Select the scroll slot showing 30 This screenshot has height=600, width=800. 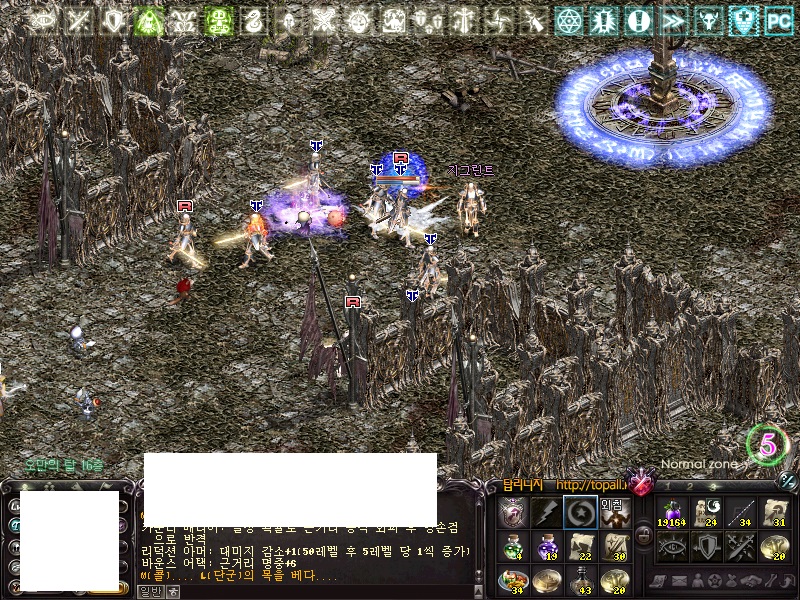(613, 547)
